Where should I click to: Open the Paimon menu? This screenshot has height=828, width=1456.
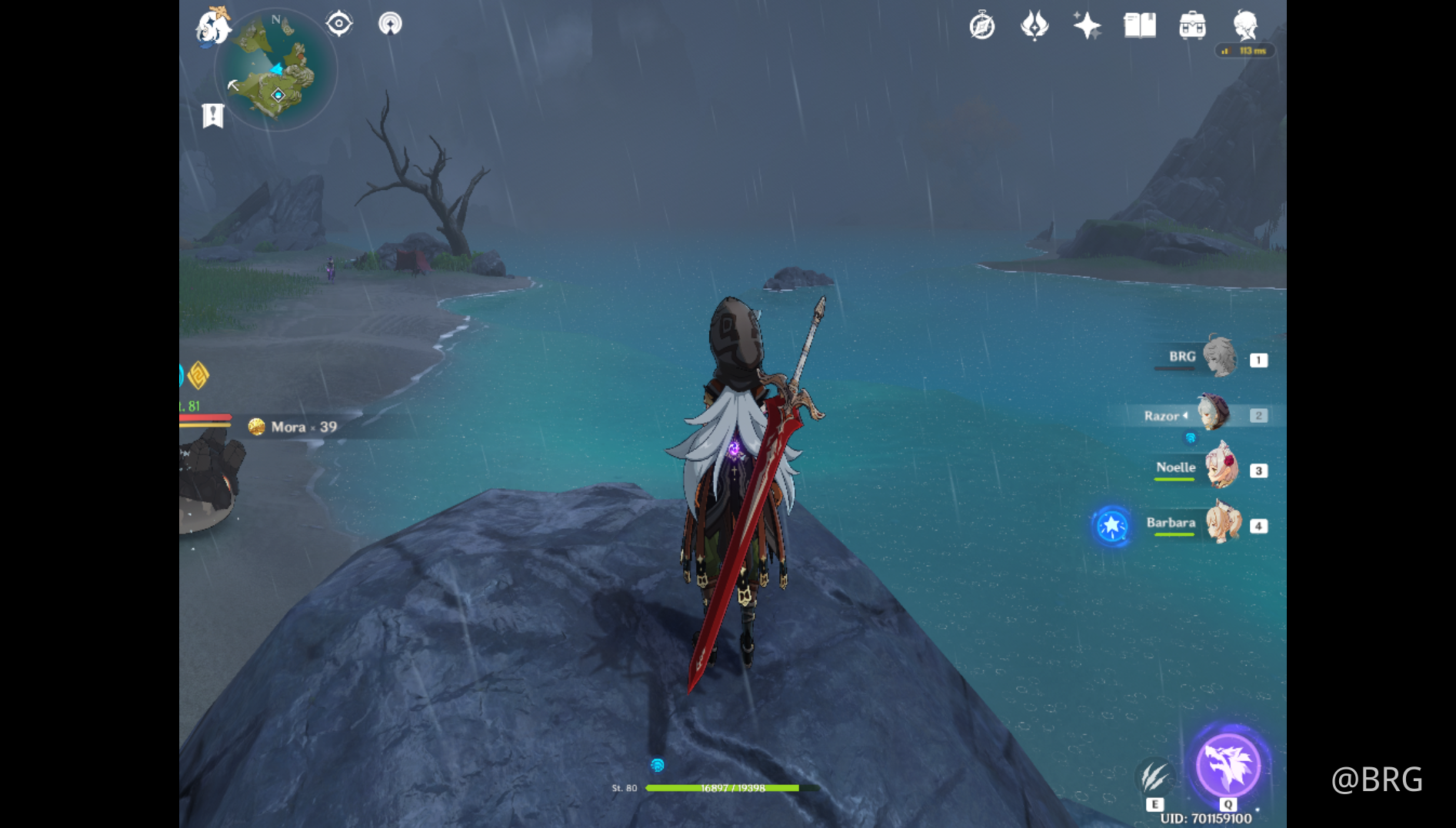214,25
